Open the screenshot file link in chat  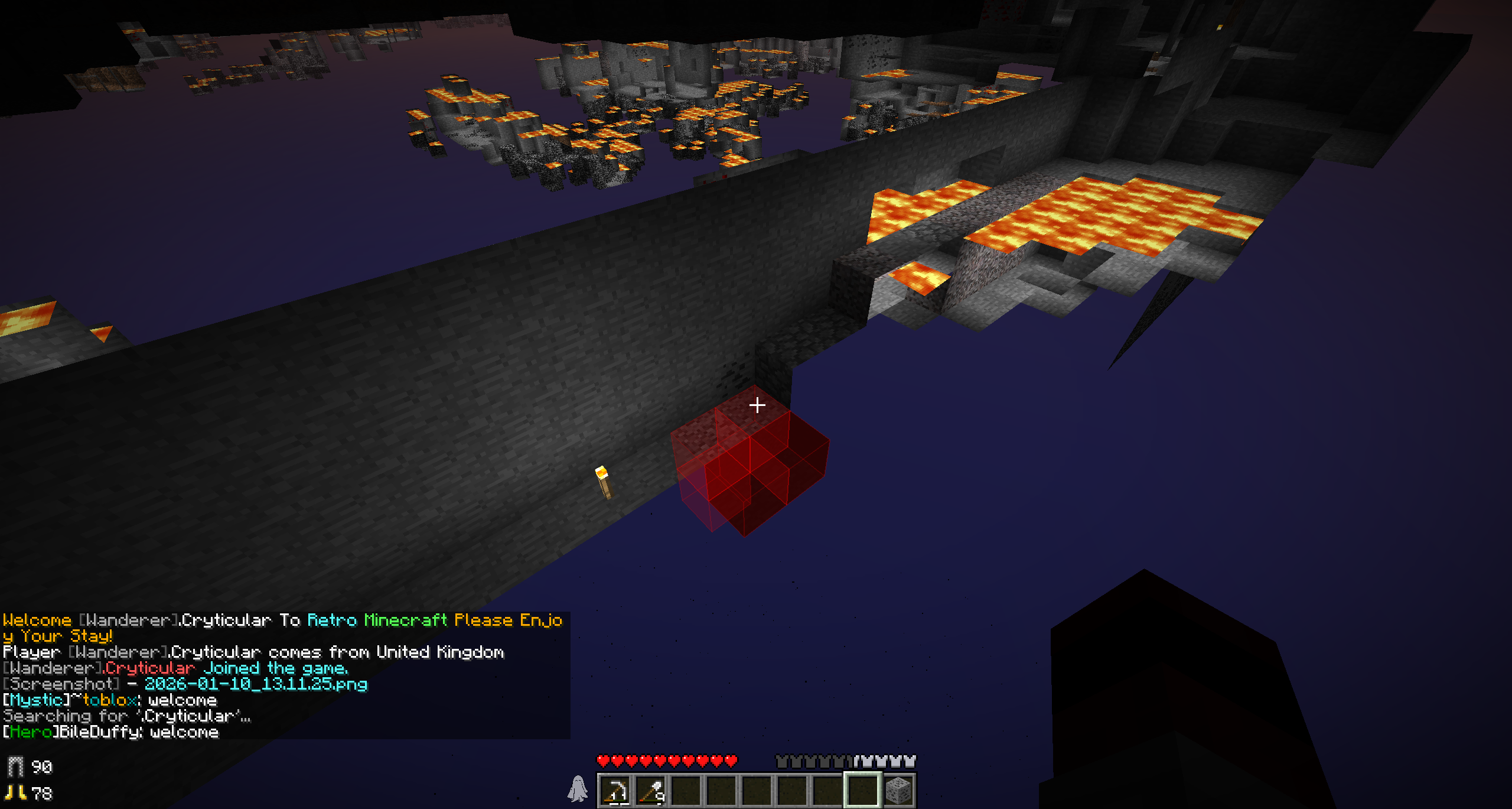[x=256, y=684]
